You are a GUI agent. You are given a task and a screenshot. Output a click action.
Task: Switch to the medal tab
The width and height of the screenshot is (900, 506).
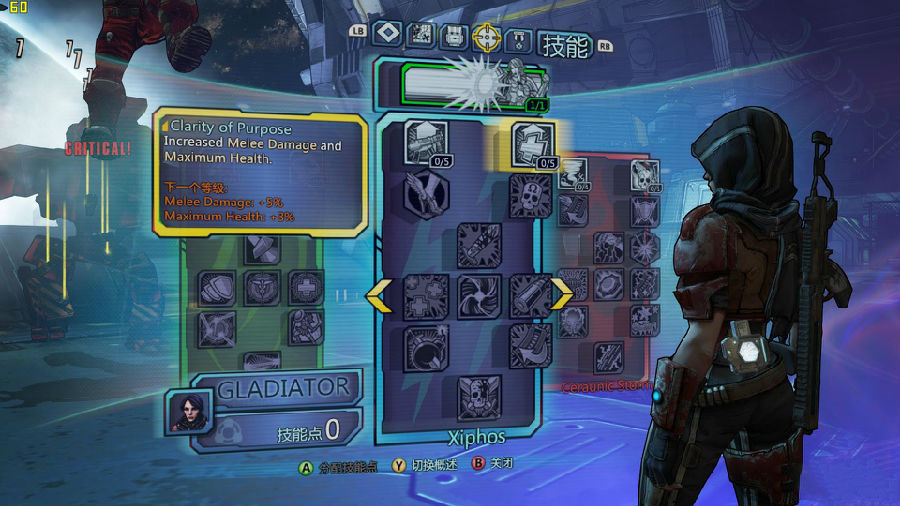pos(519,39)
